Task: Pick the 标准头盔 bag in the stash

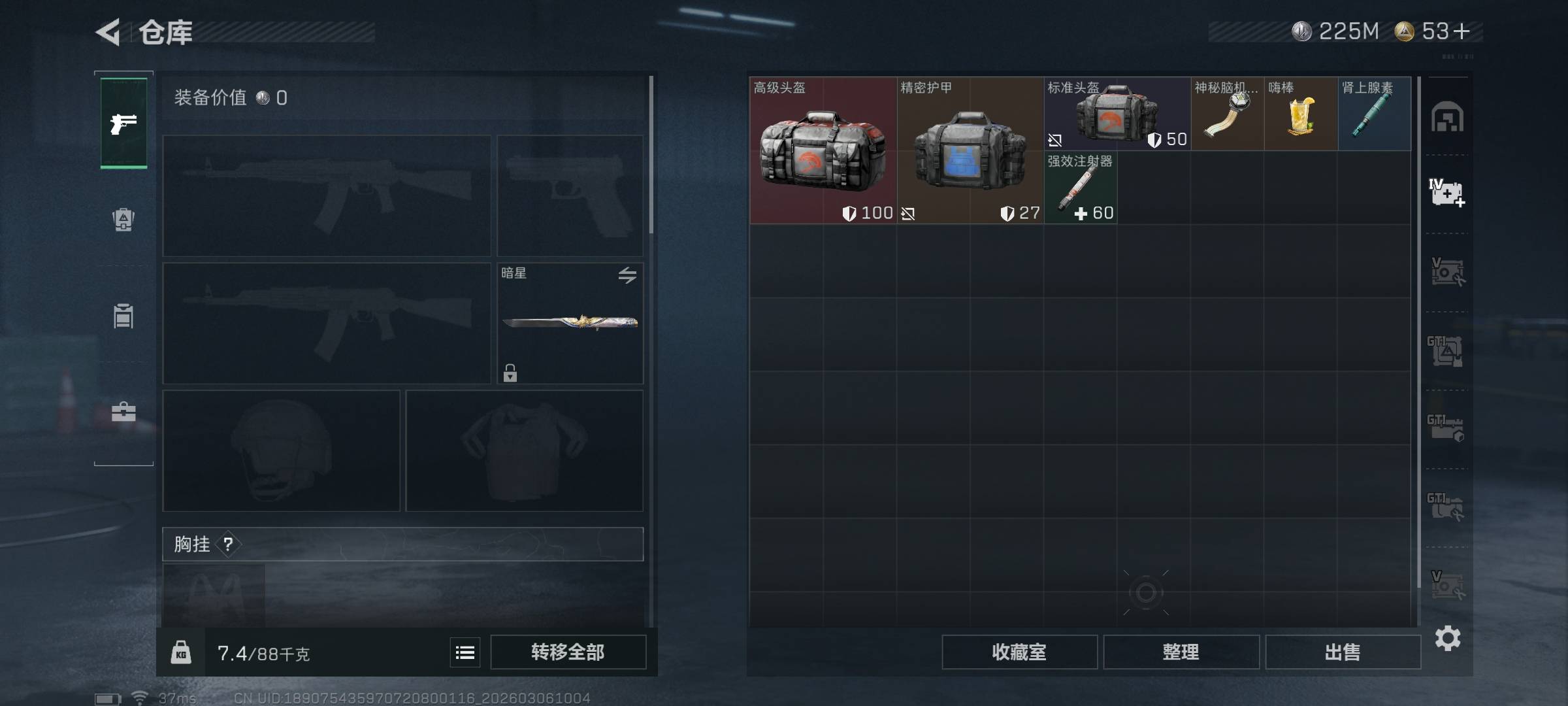Action: coord(1117,114)
